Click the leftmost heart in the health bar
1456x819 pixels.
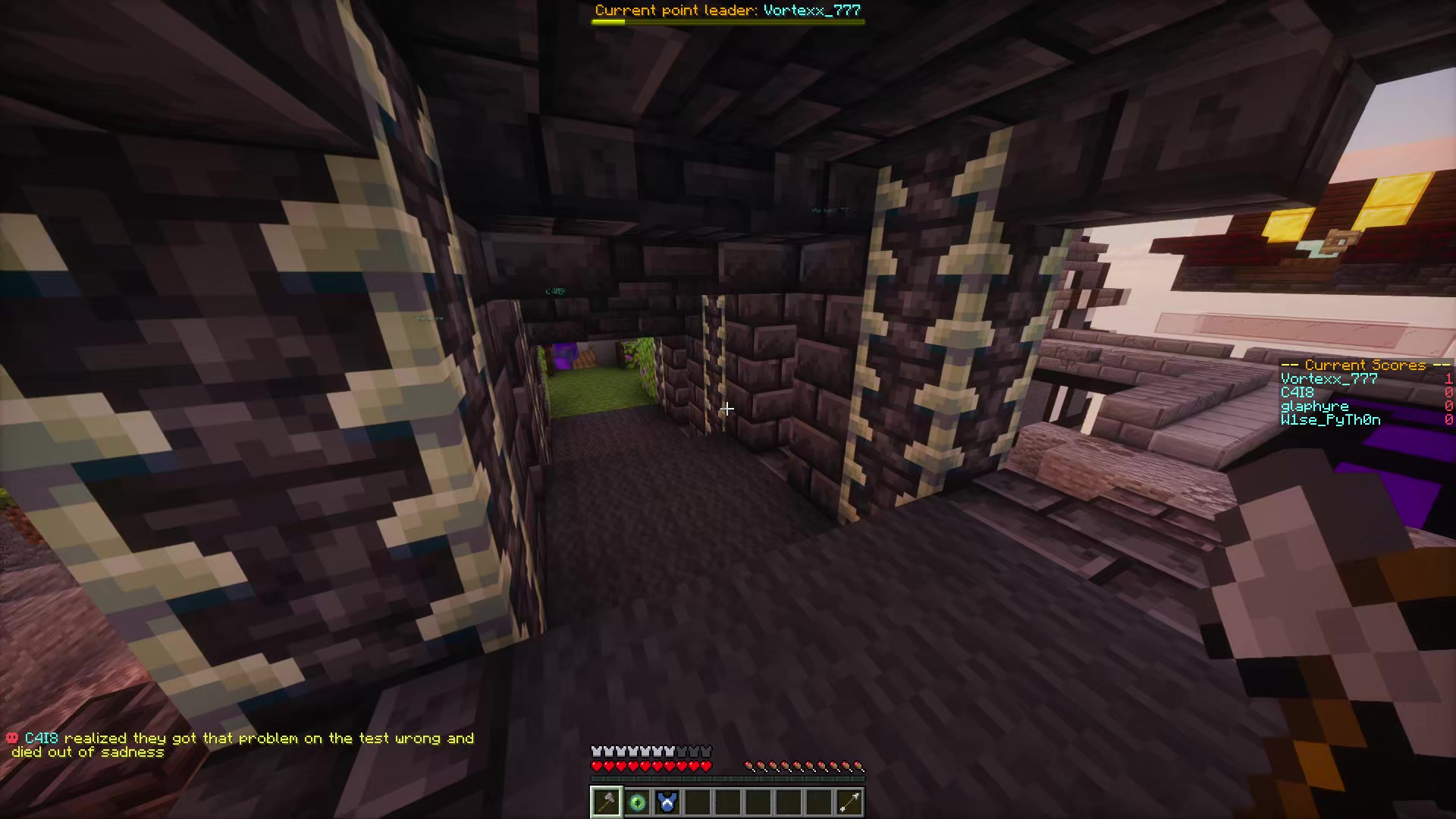pyautogui.click(x=596, y=765)
